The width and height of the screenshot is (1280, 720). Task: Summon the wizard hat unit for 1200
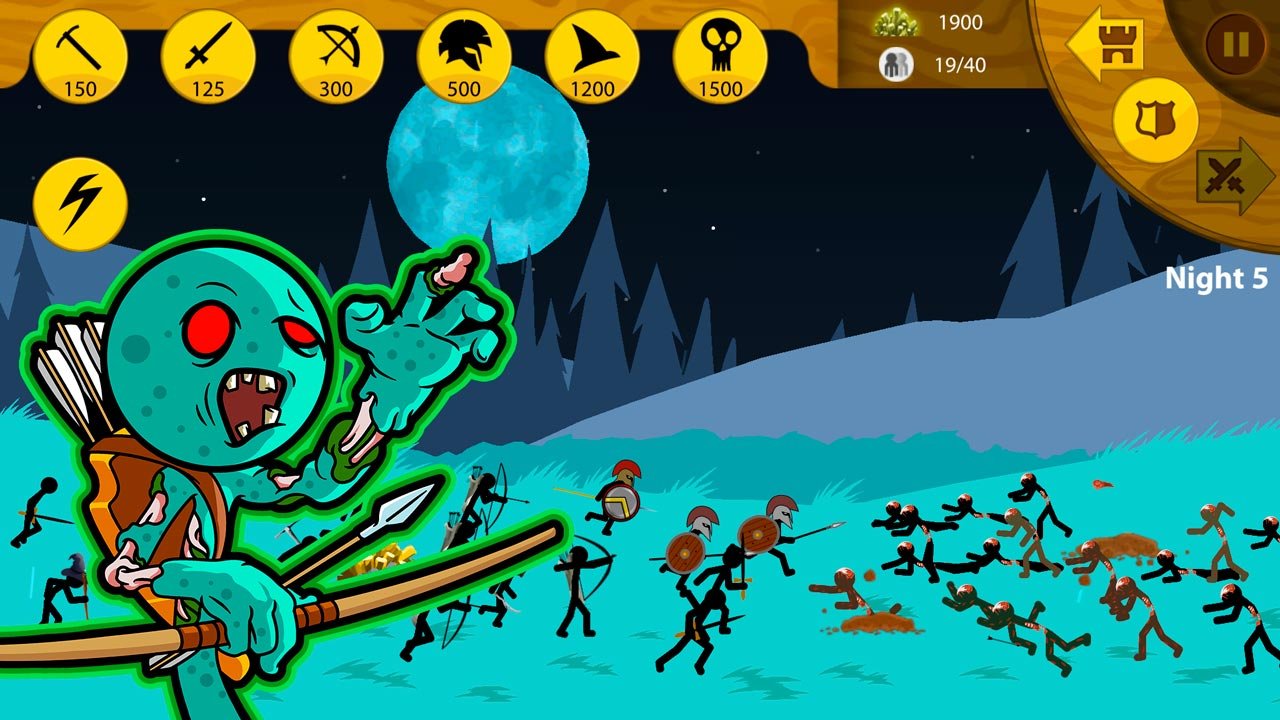(592, 57)
